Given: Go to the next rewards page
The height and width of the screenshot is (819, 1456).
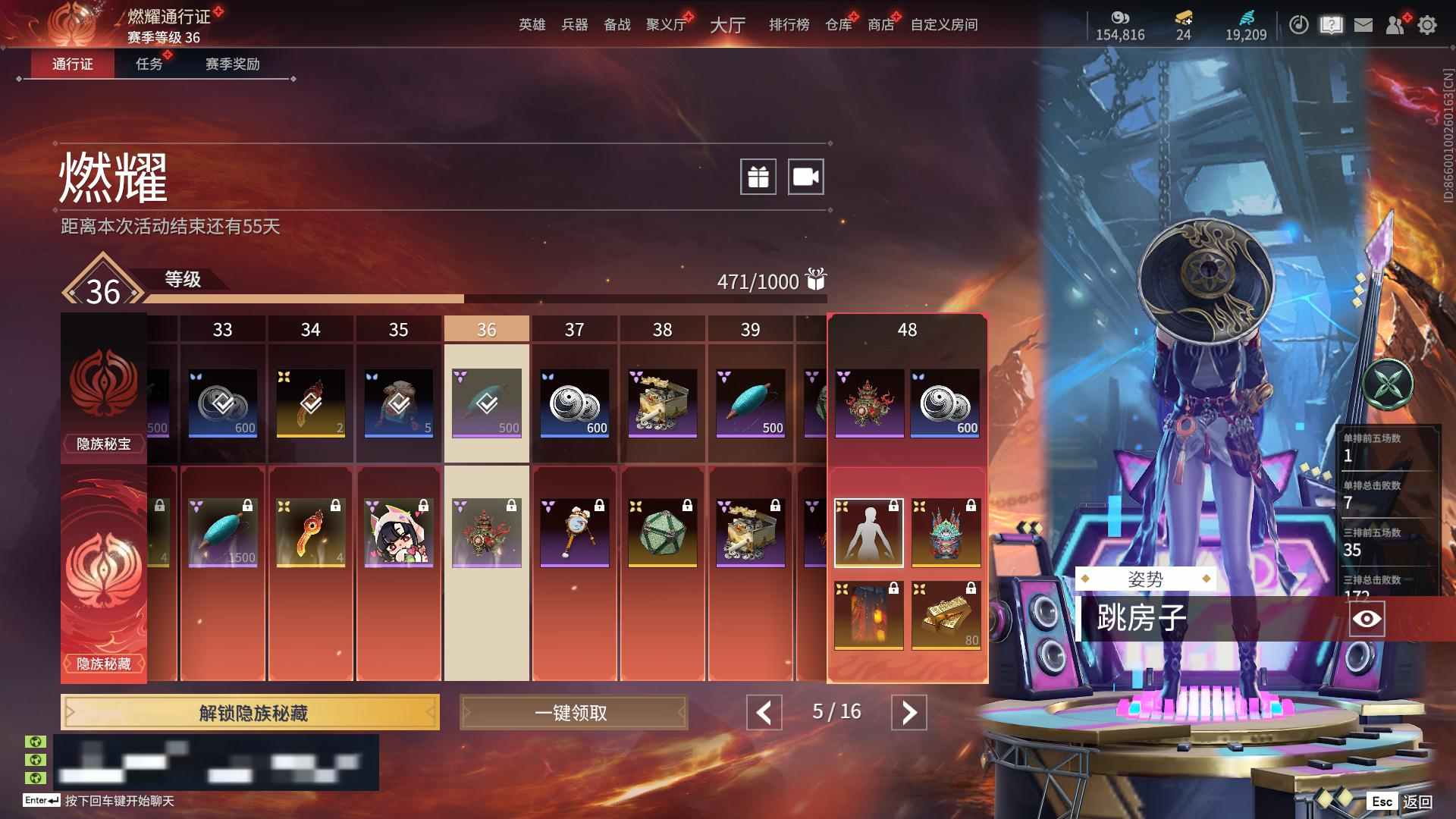Looking at the screenshot, I should pyautogui.click(x=908, y=713).
